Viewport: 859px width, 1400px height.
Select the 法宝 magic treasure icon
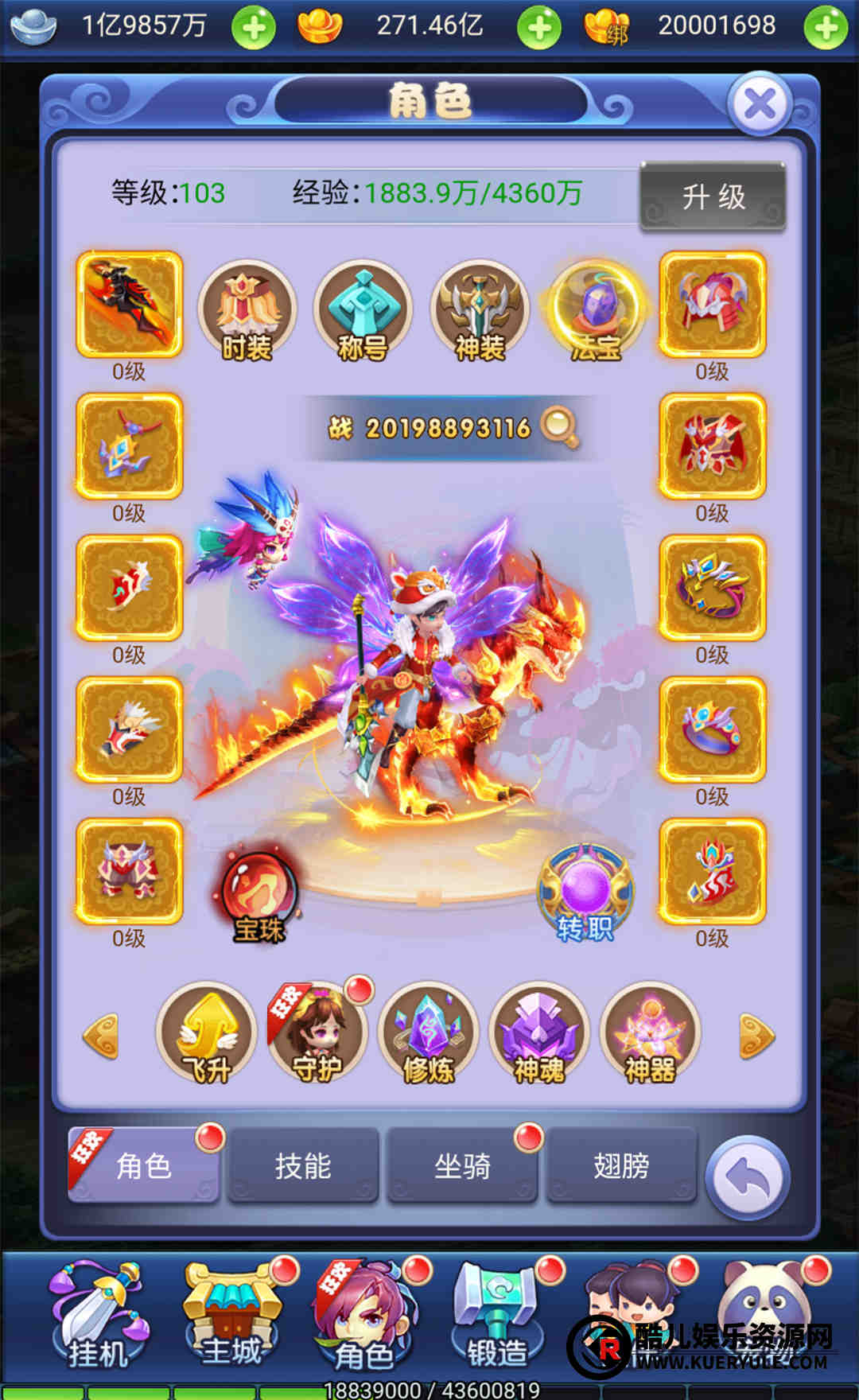tap(595, 311)
